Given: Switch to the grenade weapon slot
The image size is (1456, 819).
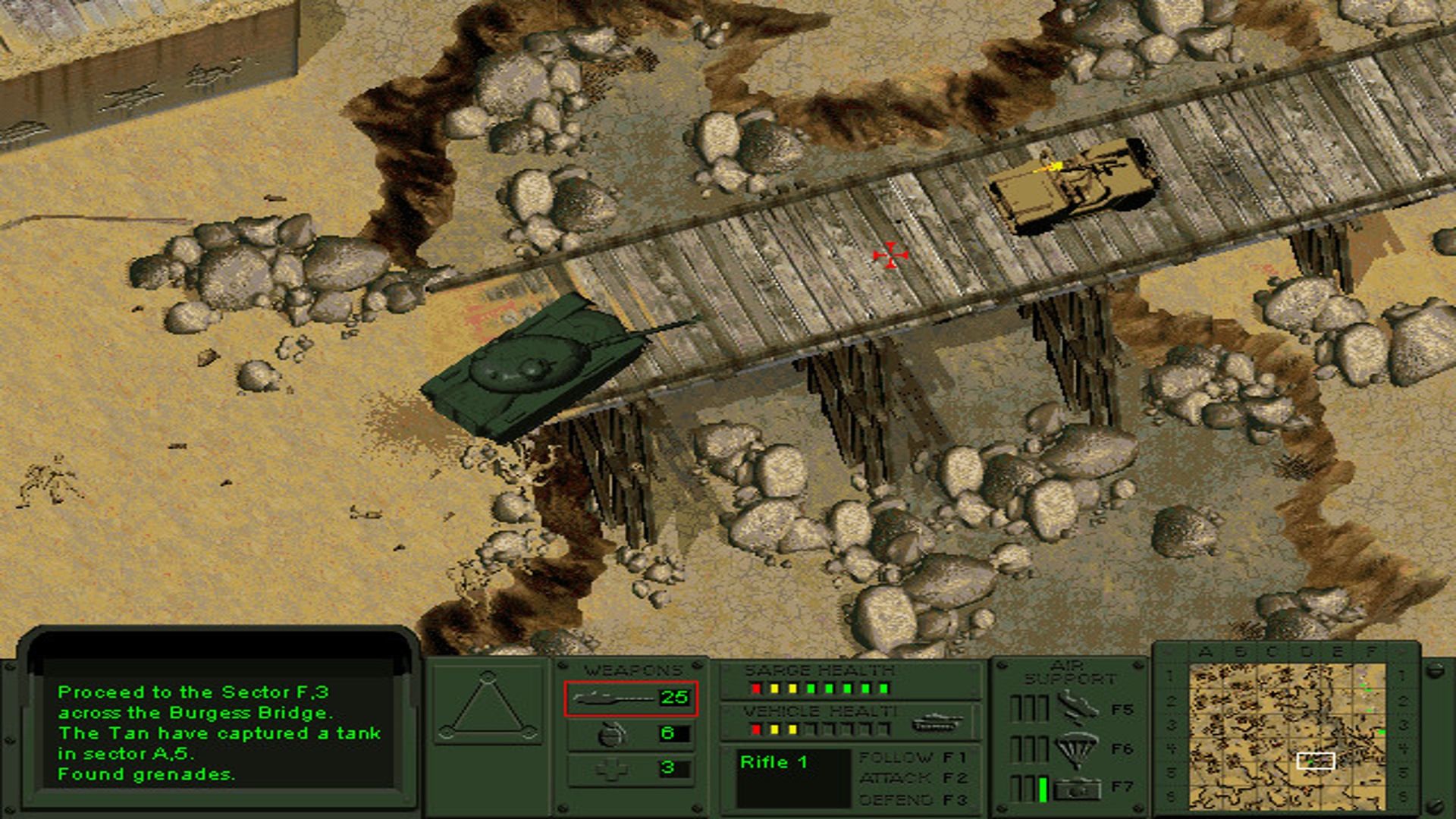Looking at the screenshot, I should point(630,733).
